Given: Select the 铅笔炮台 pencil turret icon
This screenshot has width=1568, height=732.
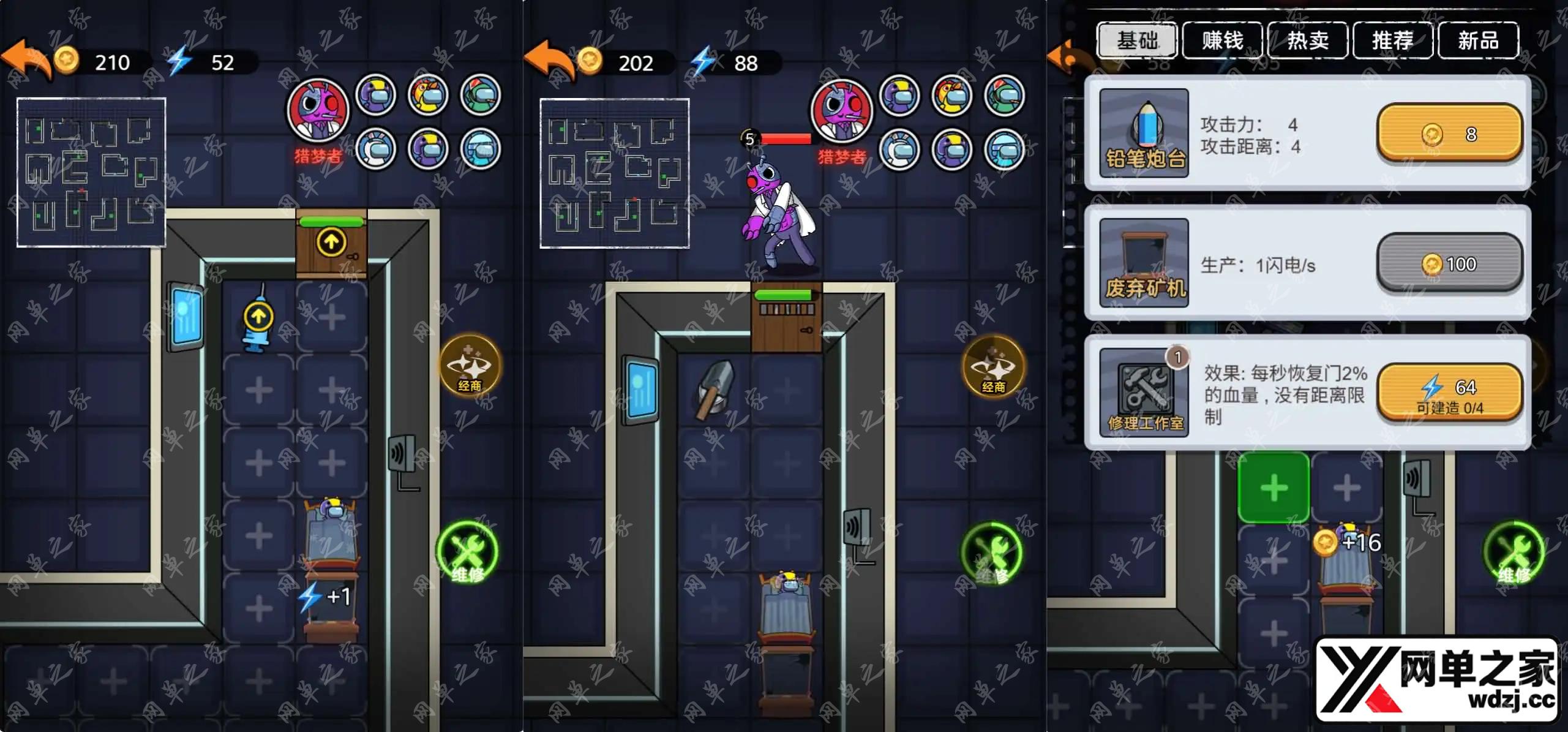Looking at the screenshot, I should pos(1144,133).
